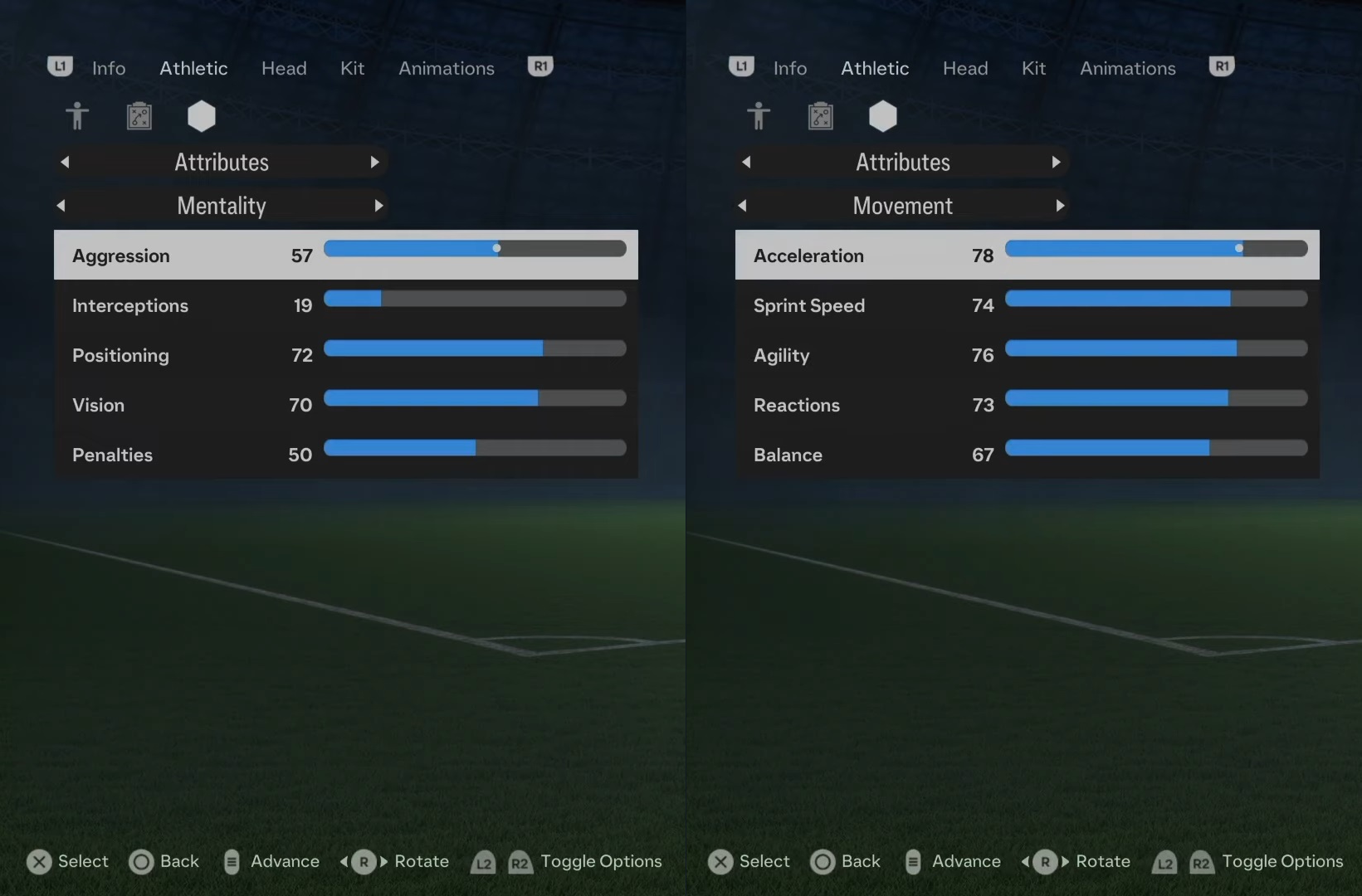Toggle Options via the R2 label on right panel
This screenshot has width=1362, height=896.
coord(1202,863)
